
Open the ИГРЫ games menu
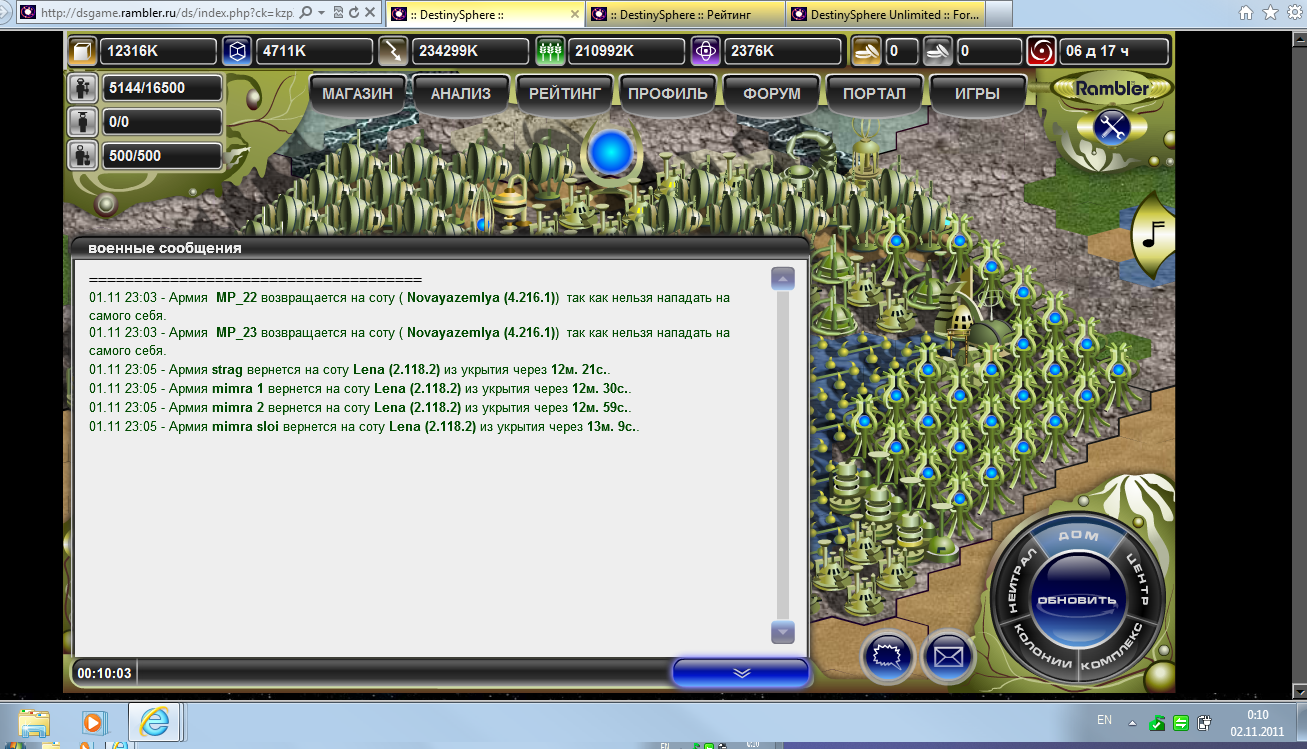pos(977,94)
